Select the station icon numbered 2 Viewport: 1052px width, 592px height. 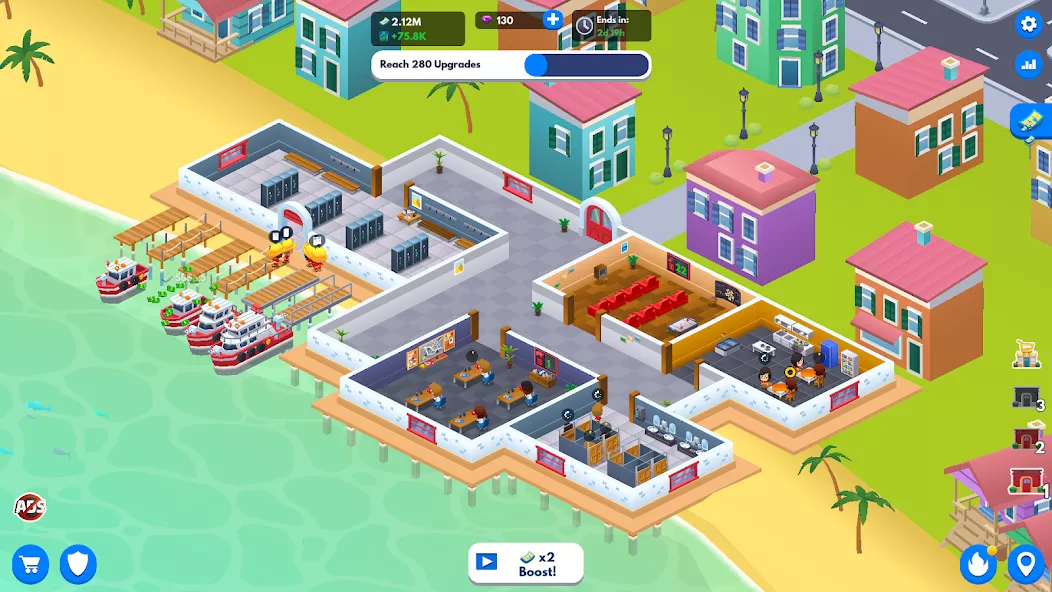click(x=1026, y=439)
